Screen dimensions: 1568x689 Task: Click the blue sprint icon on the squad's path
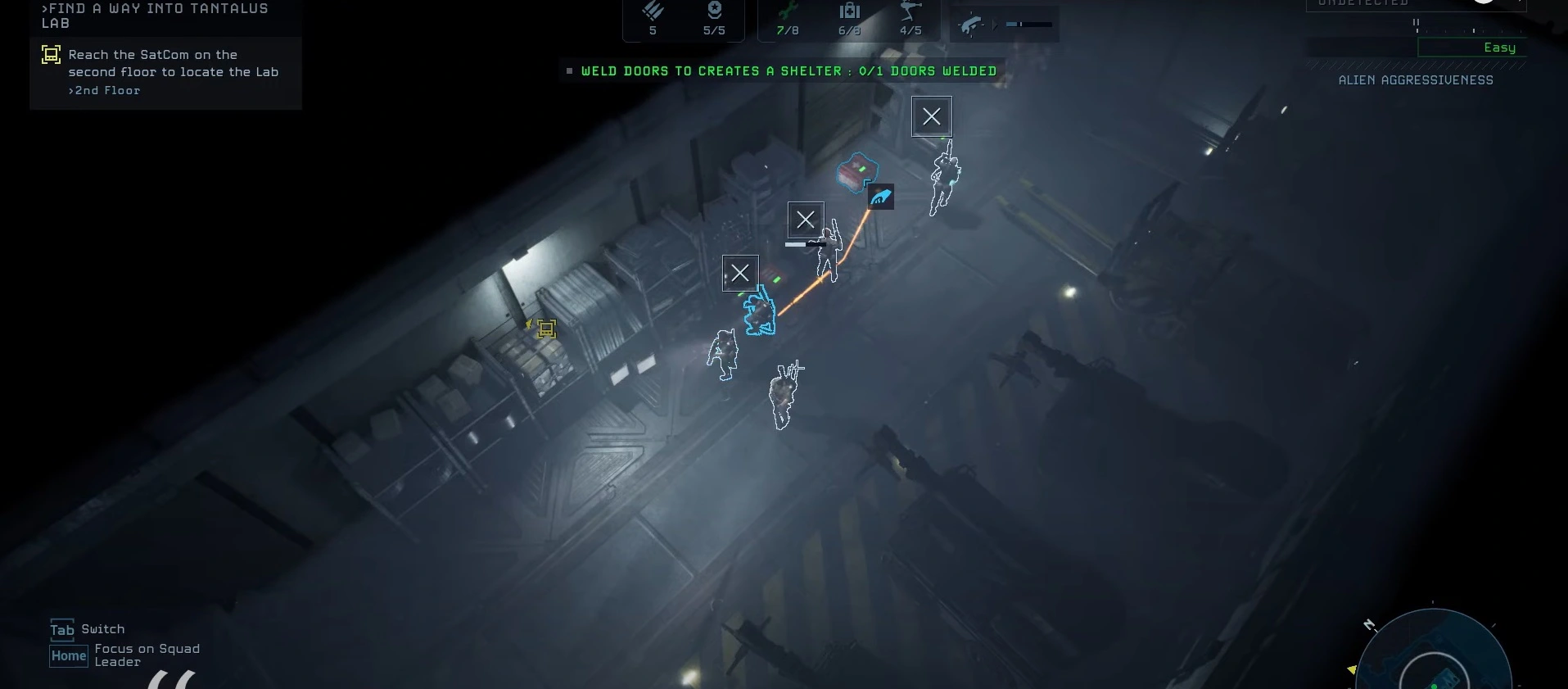pos(881,197)
